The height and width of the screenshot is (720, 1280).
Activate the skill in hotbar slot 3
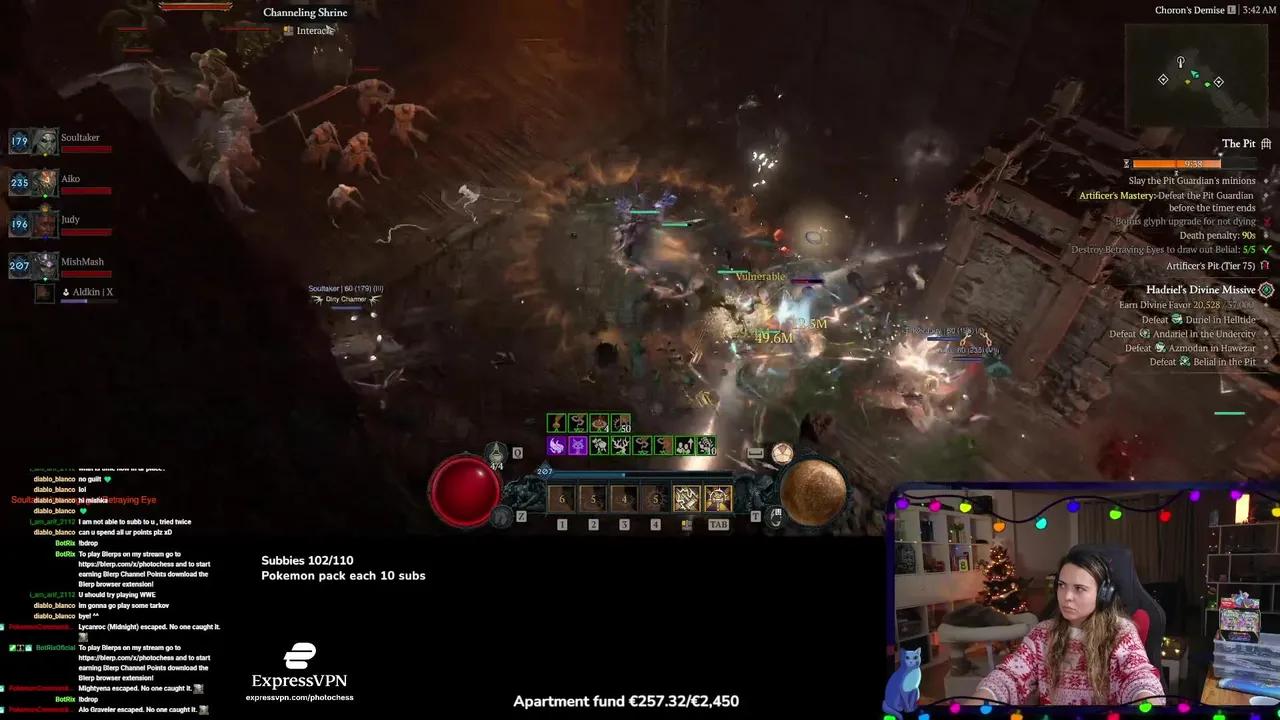click(624, 498)
